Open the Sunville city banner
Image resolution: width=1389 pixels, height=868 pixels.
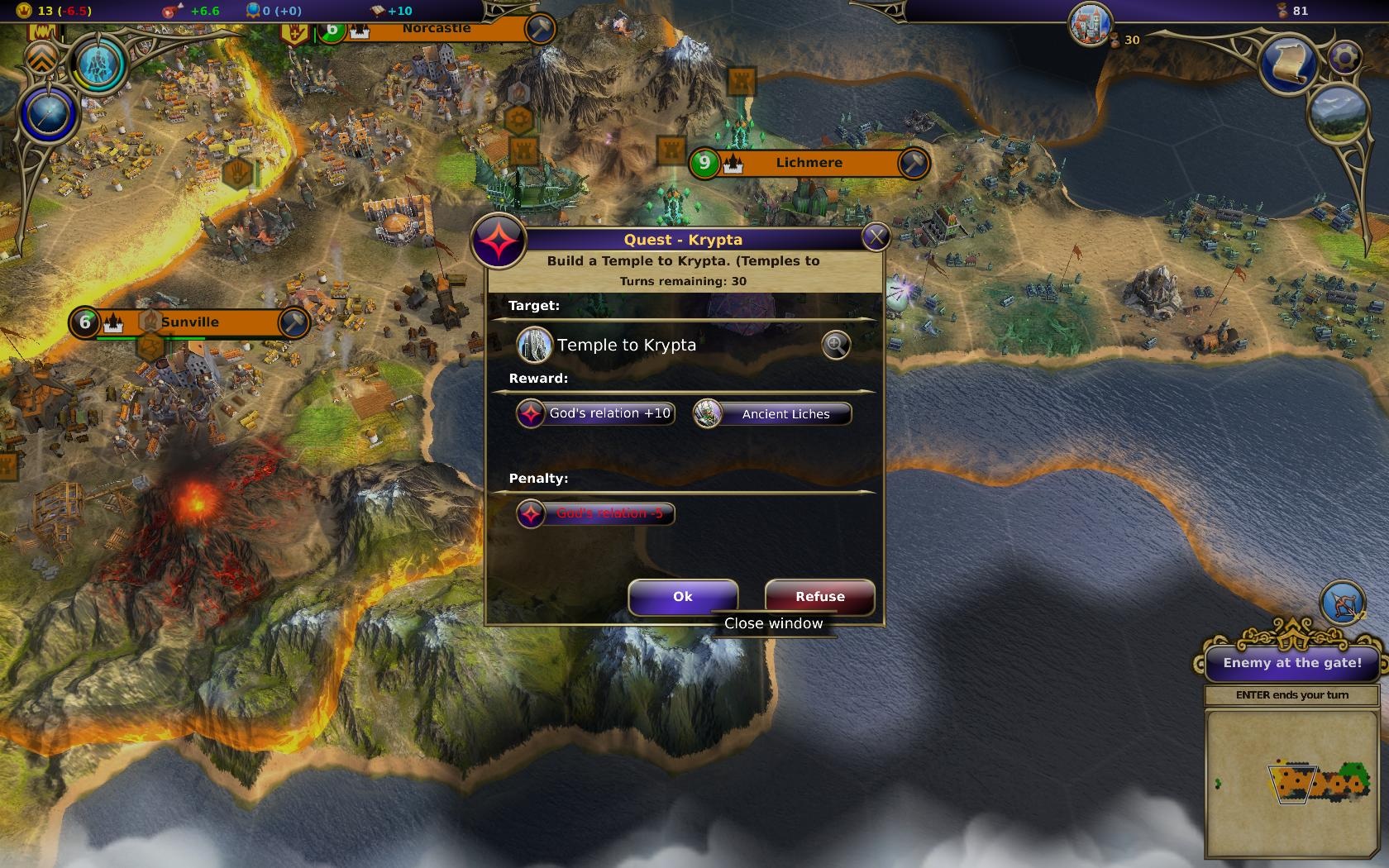pyautogui.click(x=189, y=322)
